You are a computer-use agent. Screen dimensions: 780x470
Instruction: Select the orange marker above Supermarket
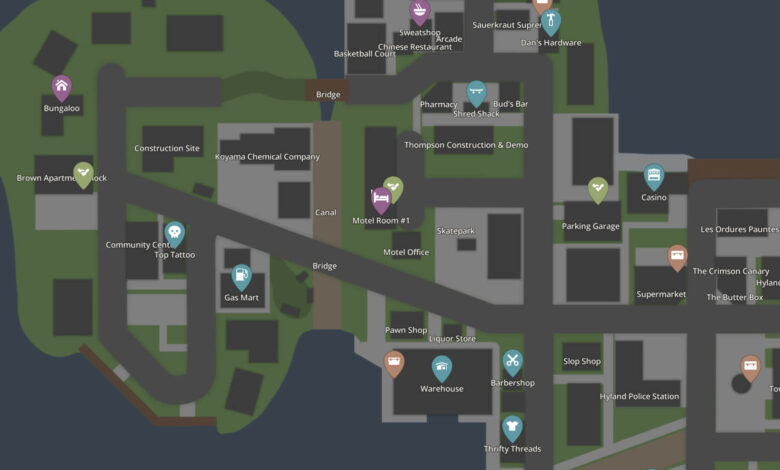(678, 257)
